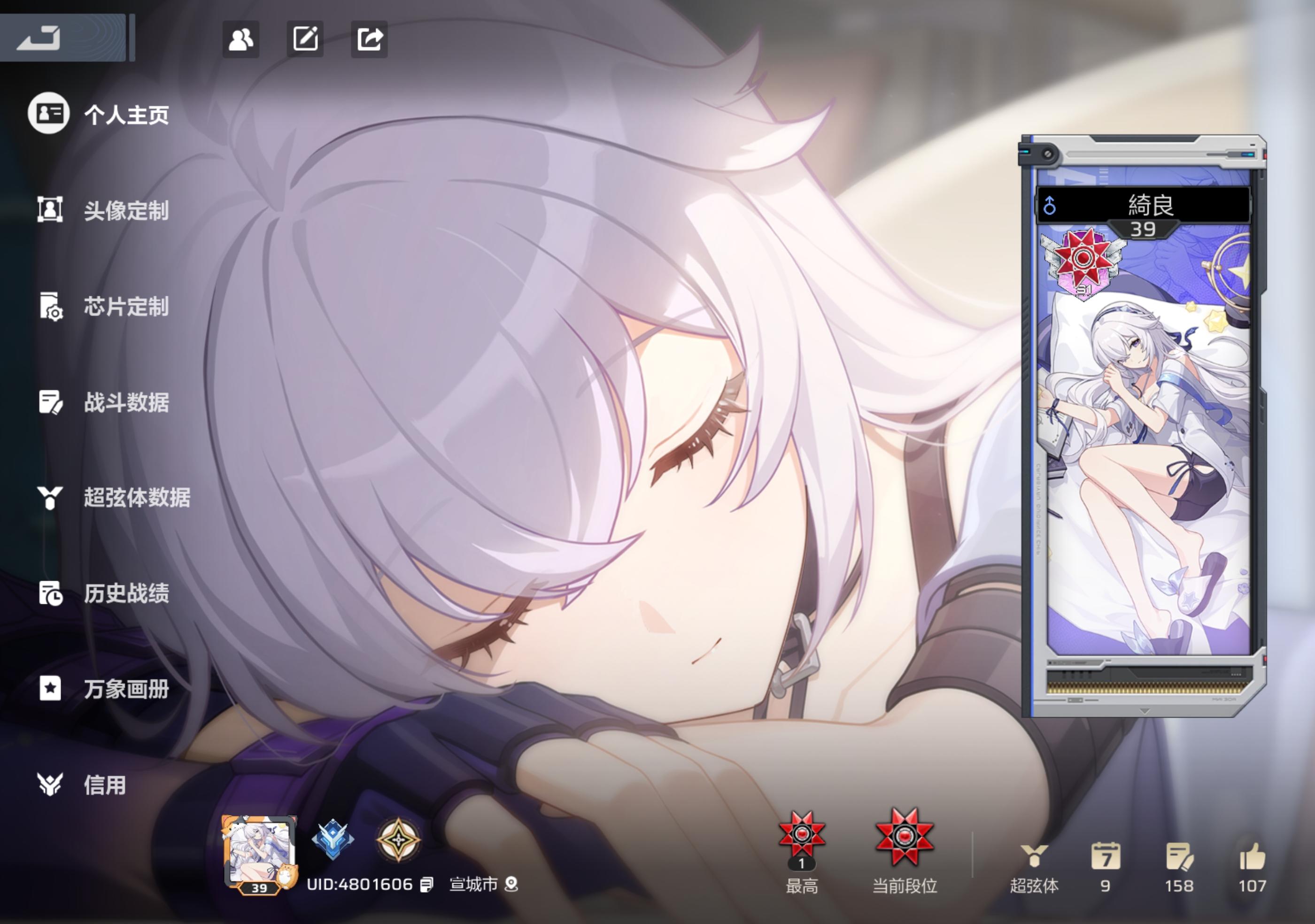Open the friends panel via people icon
Viewport: 1315px width, 924px height.
240,39
